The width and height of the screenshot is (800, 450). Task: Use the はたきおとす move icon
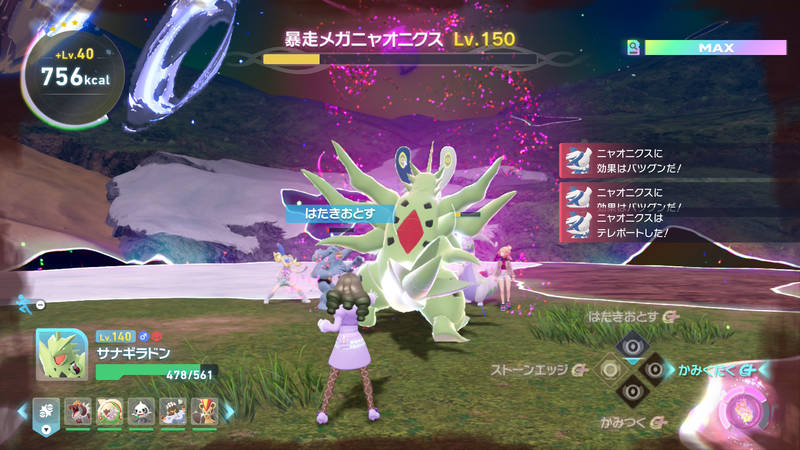click(x=631, y=346)
